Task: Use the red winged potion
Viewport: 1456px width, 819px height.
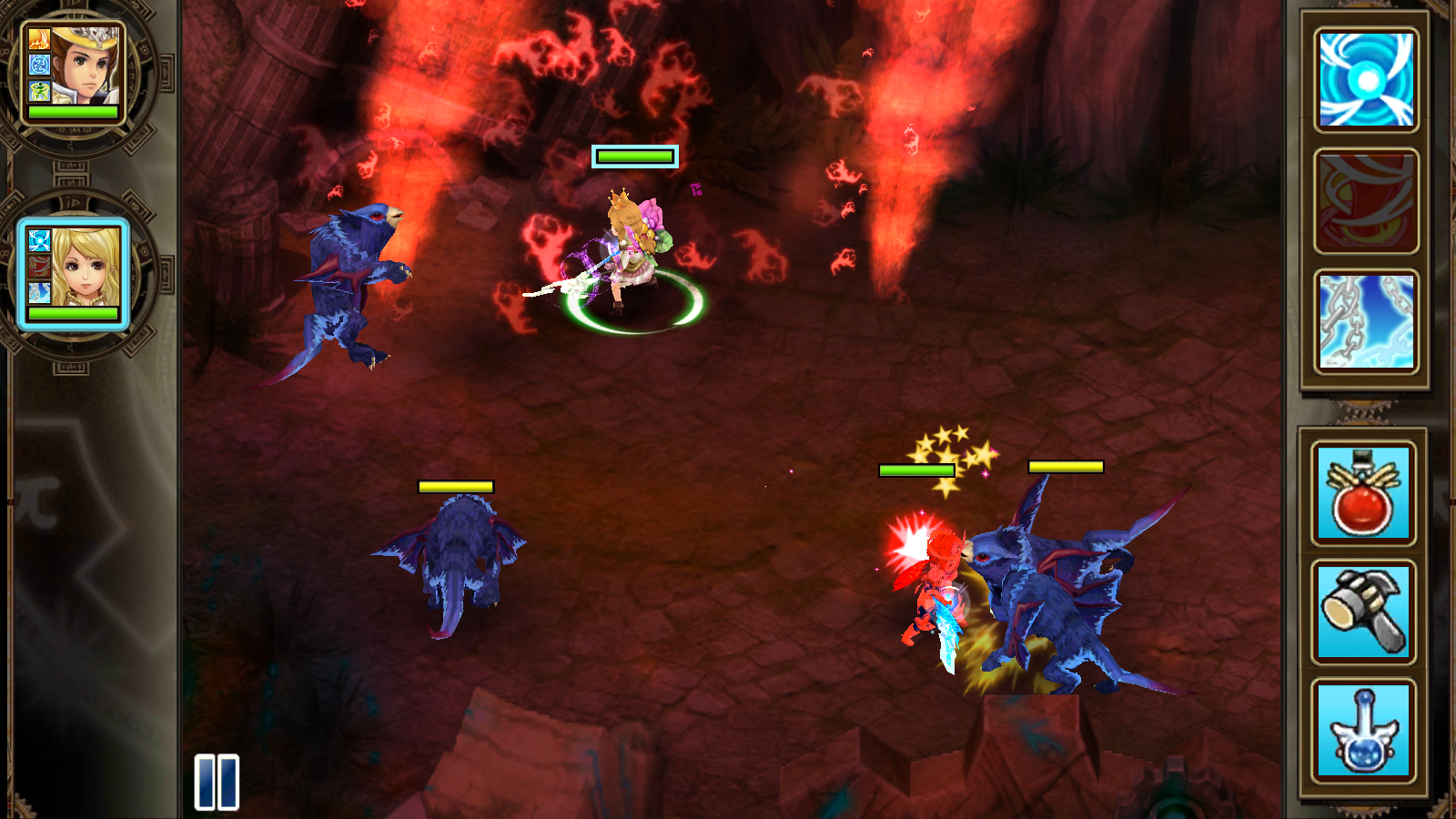Action: pos(1362,492)
